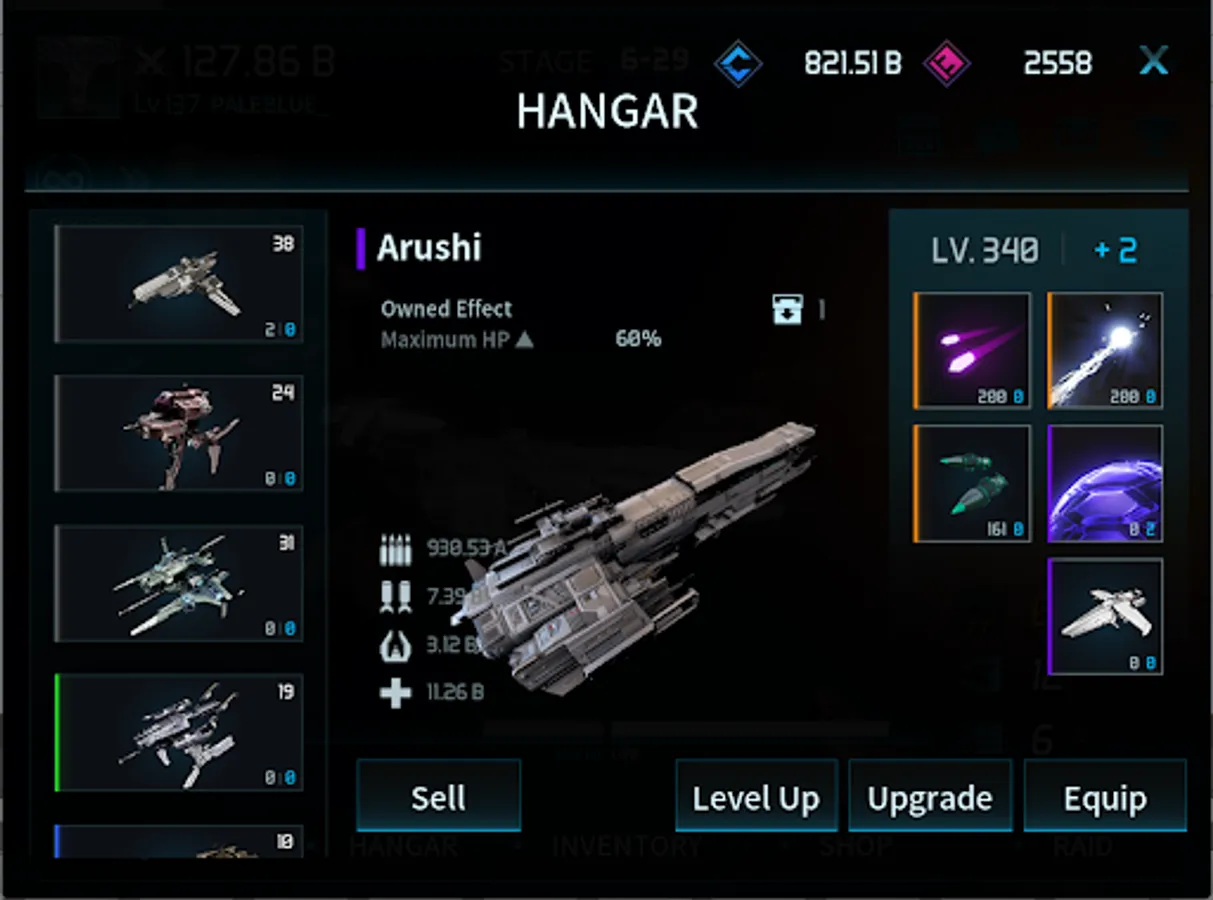This screenshot has height=900, width=1213.
Task: Select the white drone ship slot
Action: click(1105, 616)
